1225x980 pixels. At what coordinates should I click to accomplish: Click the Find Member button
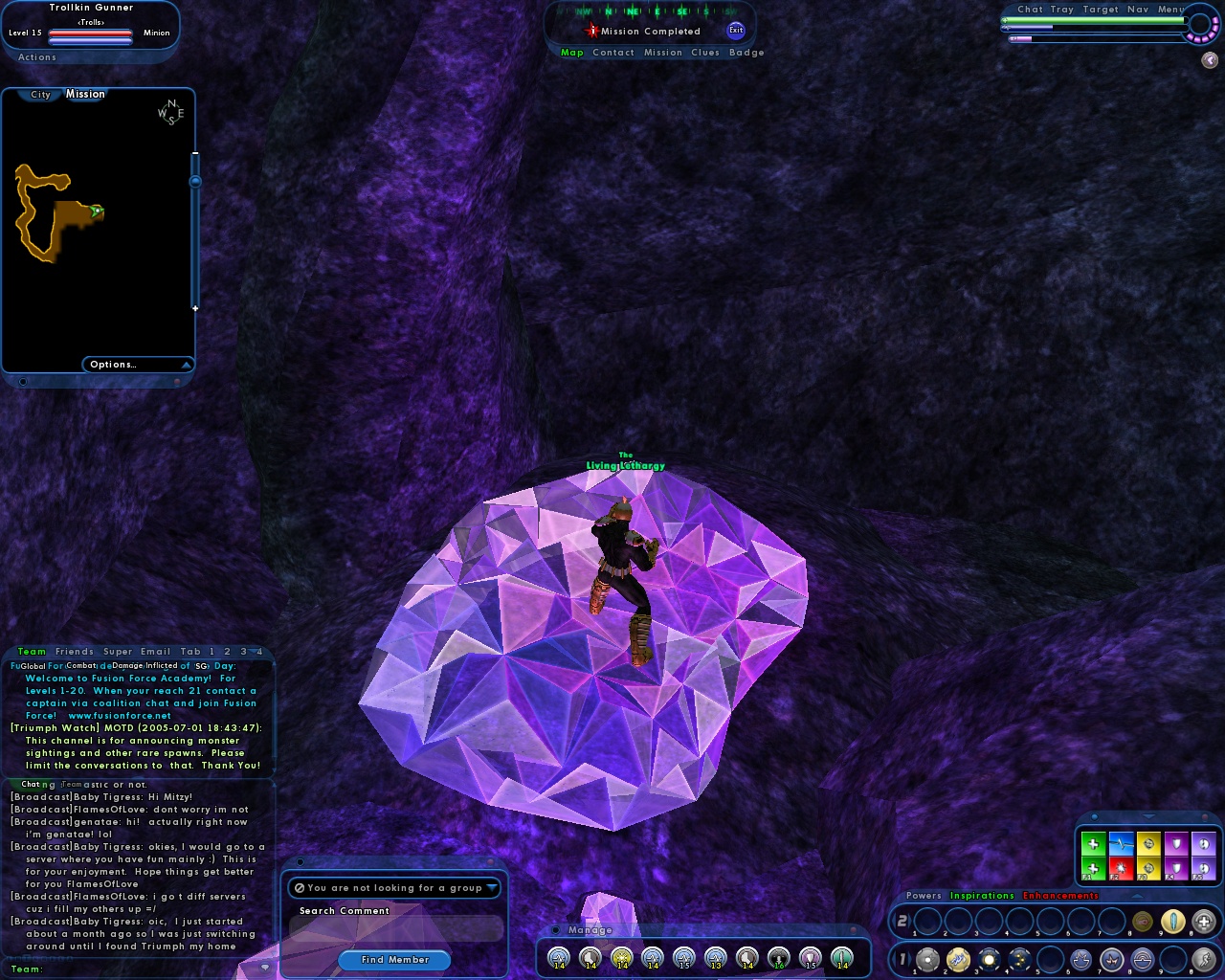click(x=394, y=960)
